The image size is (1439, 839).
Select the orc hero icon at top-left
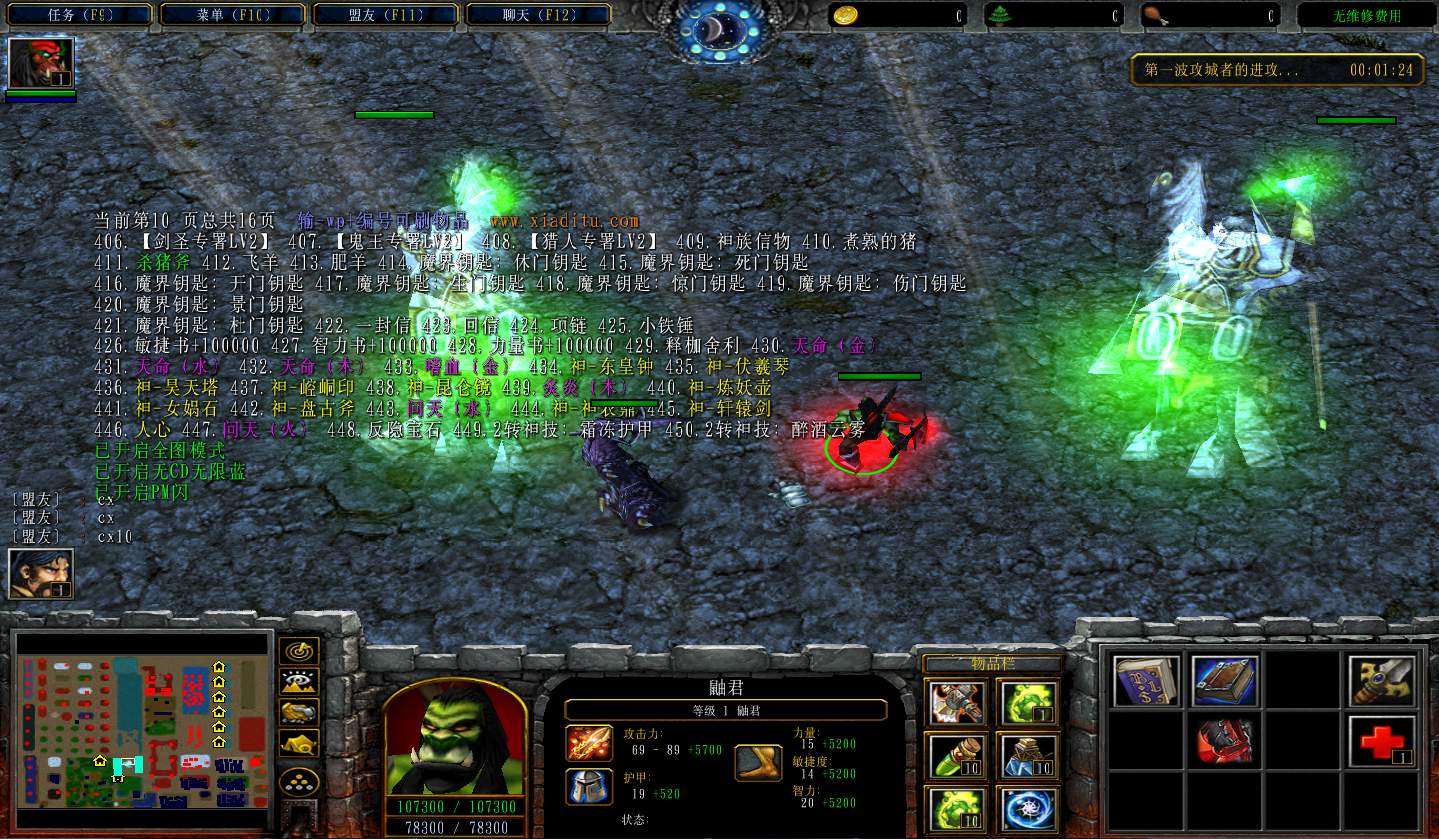coord(40,63)
